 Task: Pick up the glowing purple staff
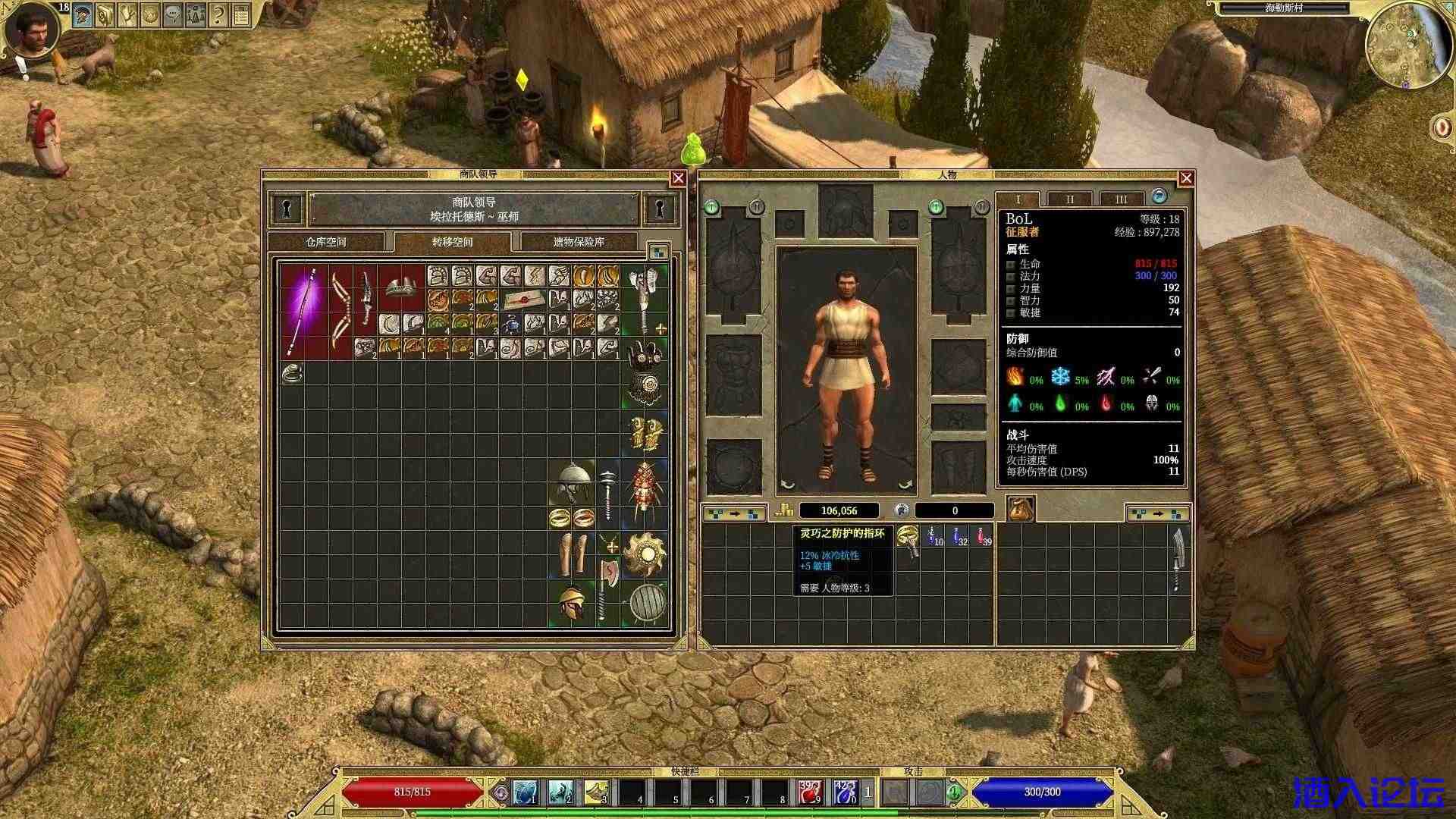304,311
